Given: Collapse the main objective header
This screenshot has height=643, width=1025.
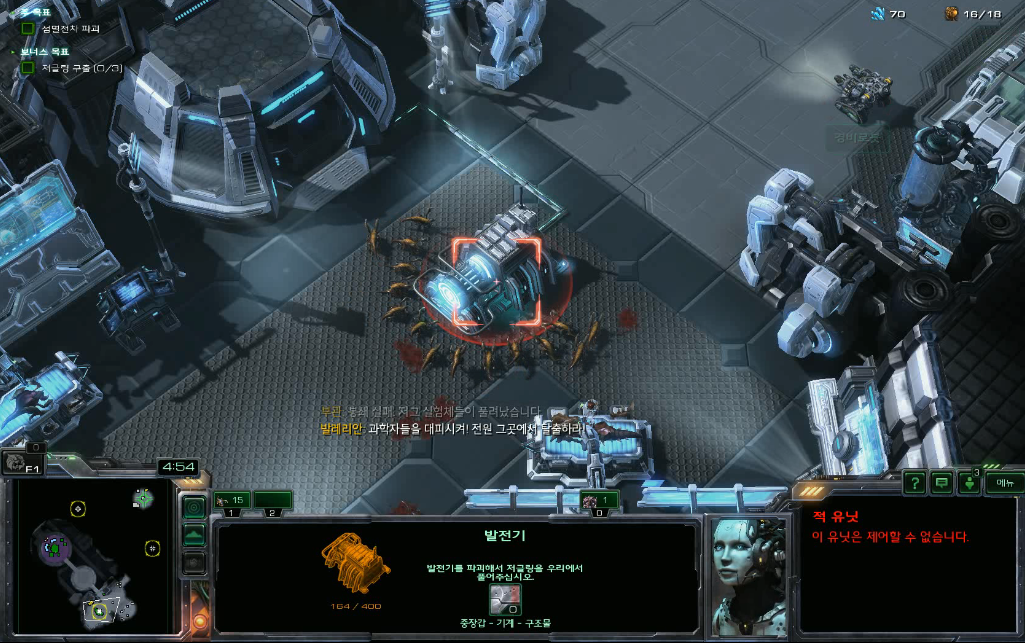Looking at the screenshot, I should pyautogui.click(x=15, y=11).
